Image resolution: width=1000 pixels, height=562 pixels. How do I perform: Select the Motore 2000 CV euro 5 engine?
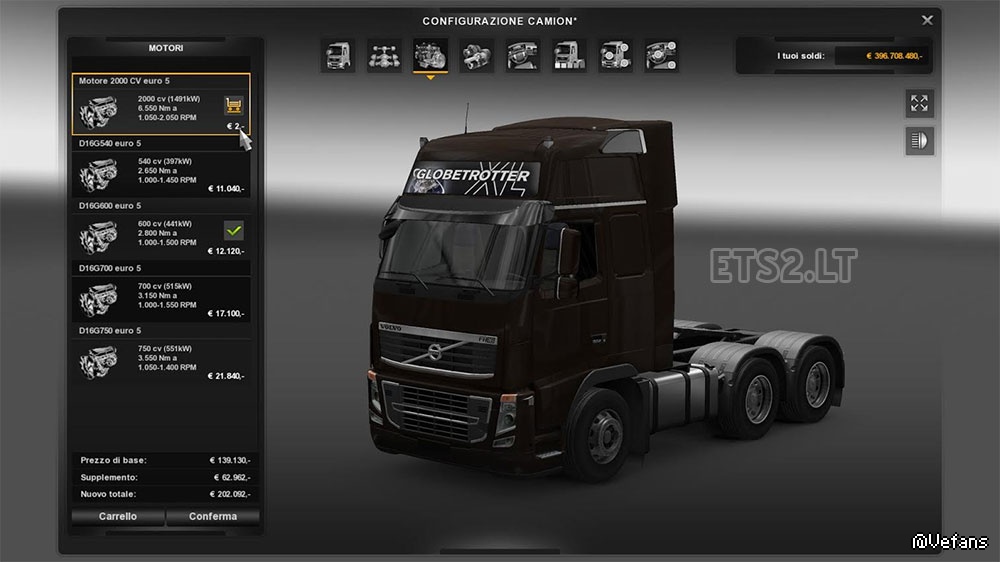pos(160,105)
